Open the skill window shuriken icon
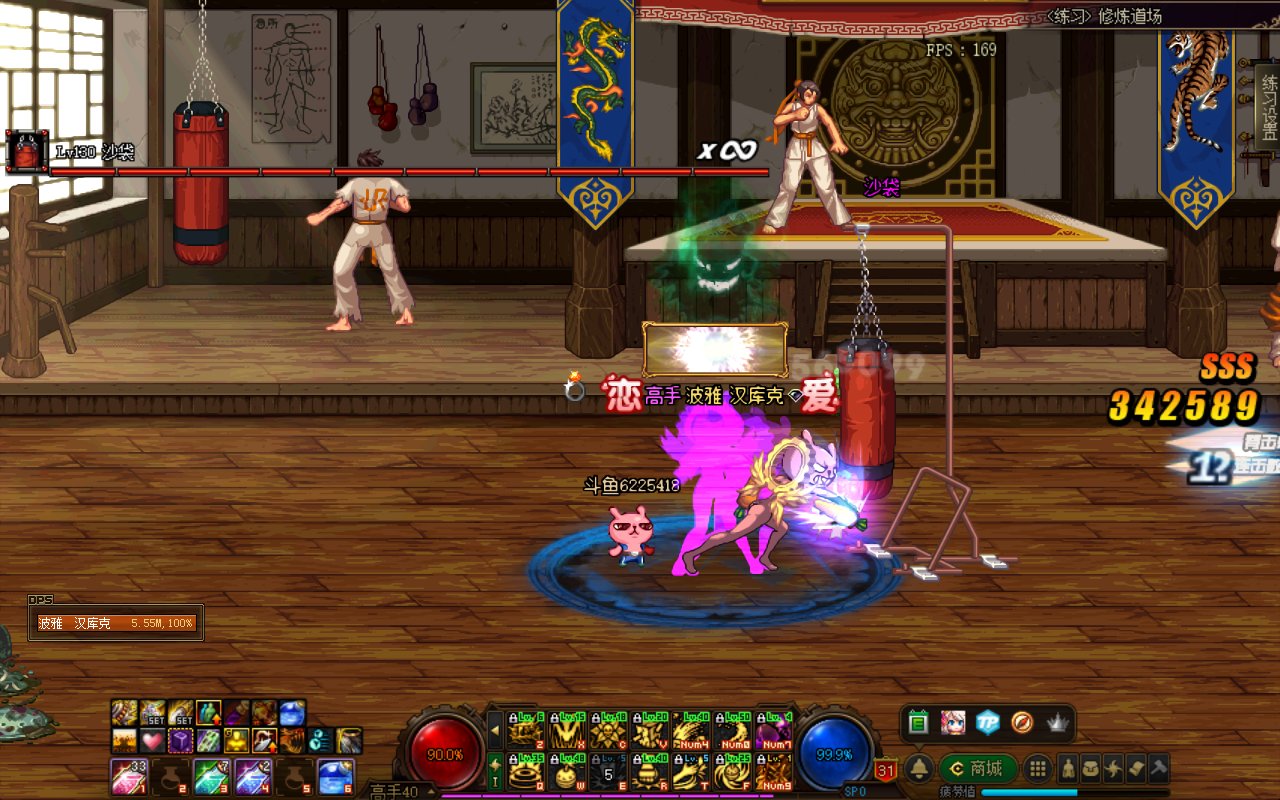 [1113, 768]
